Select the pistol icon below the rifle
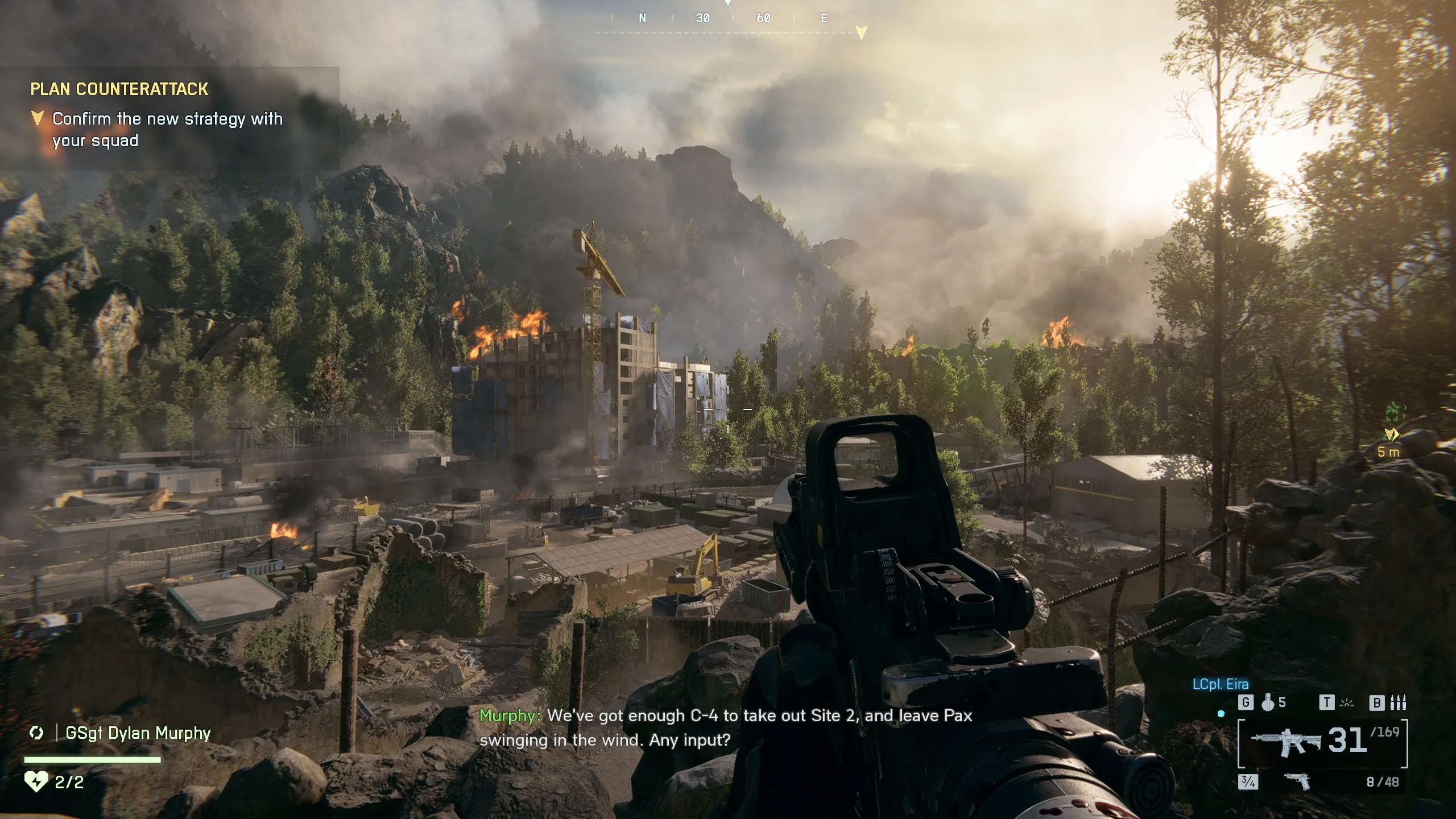This screenshot has width=1456, height=819. pyautogui.click(x=1297, y=782)
